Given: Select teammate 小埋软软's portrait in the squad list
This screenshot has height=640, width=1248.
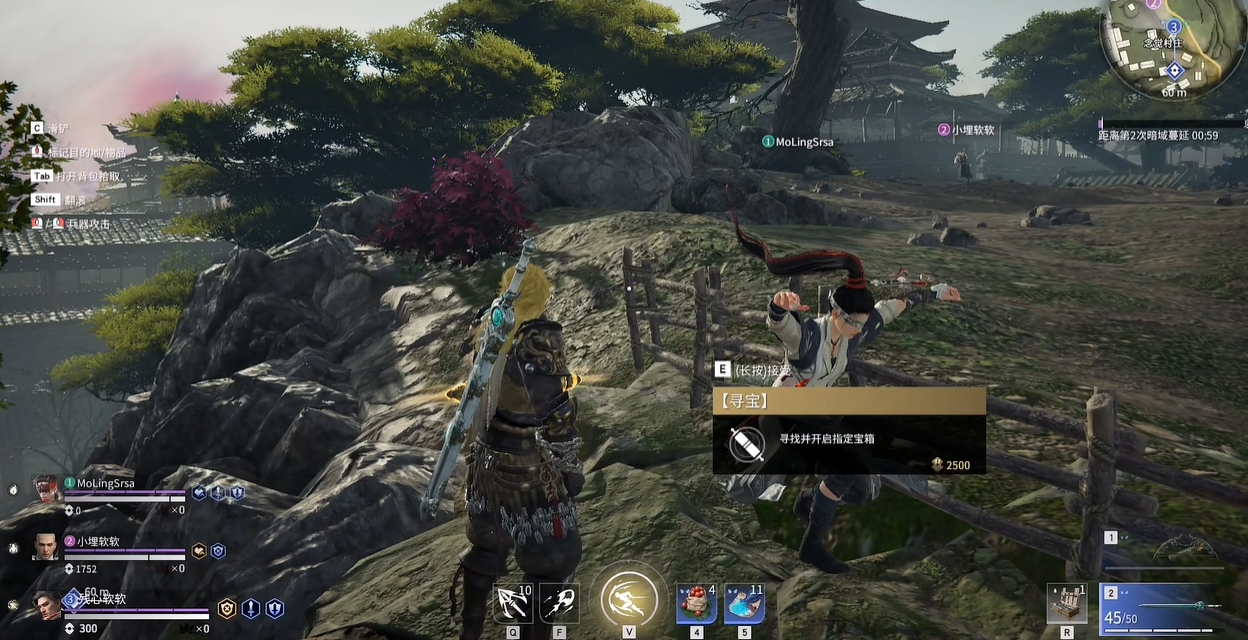Looking at the screenshot, I should pos(47,547).
